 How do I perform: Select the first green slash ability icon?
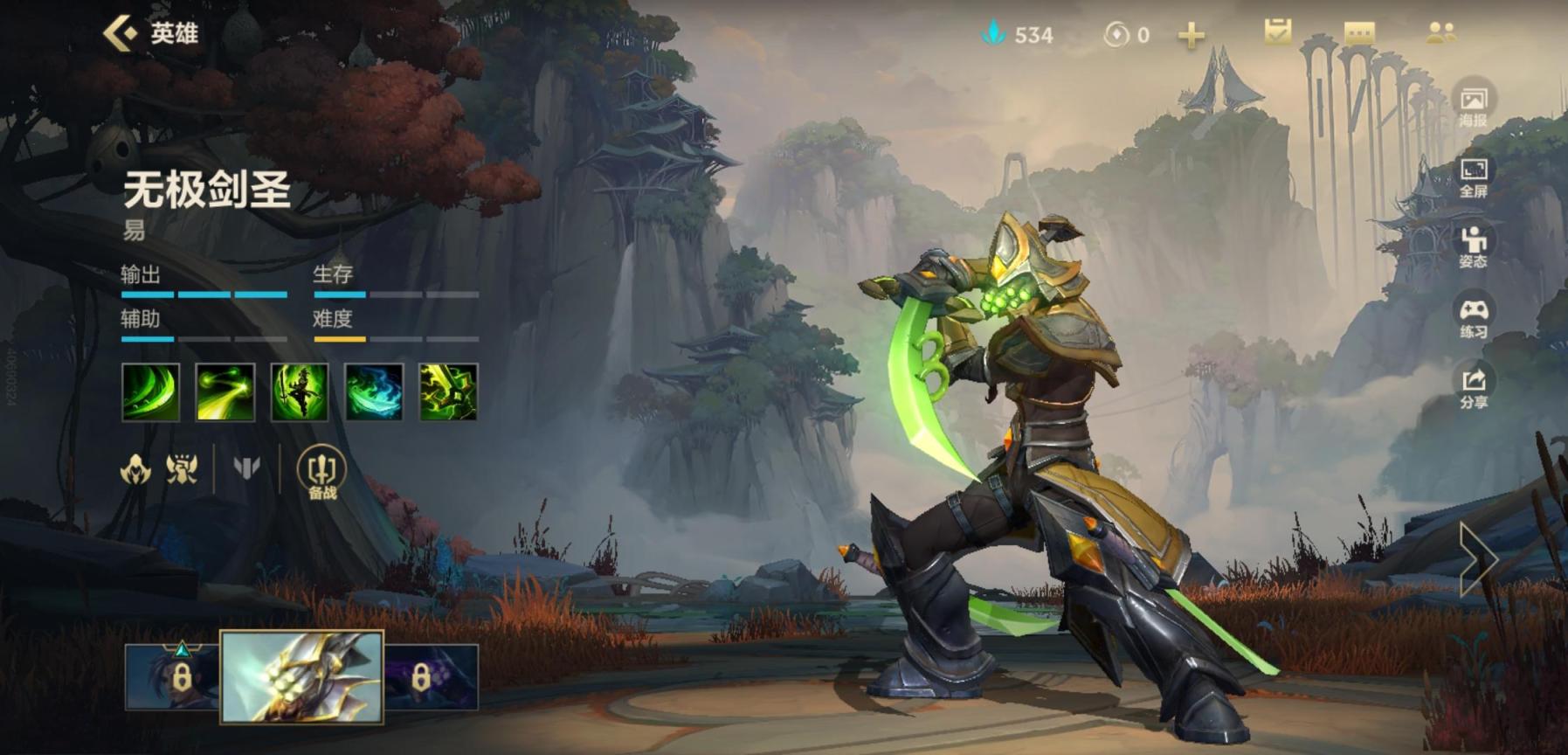pyautogui.click(x=151, y=392)
